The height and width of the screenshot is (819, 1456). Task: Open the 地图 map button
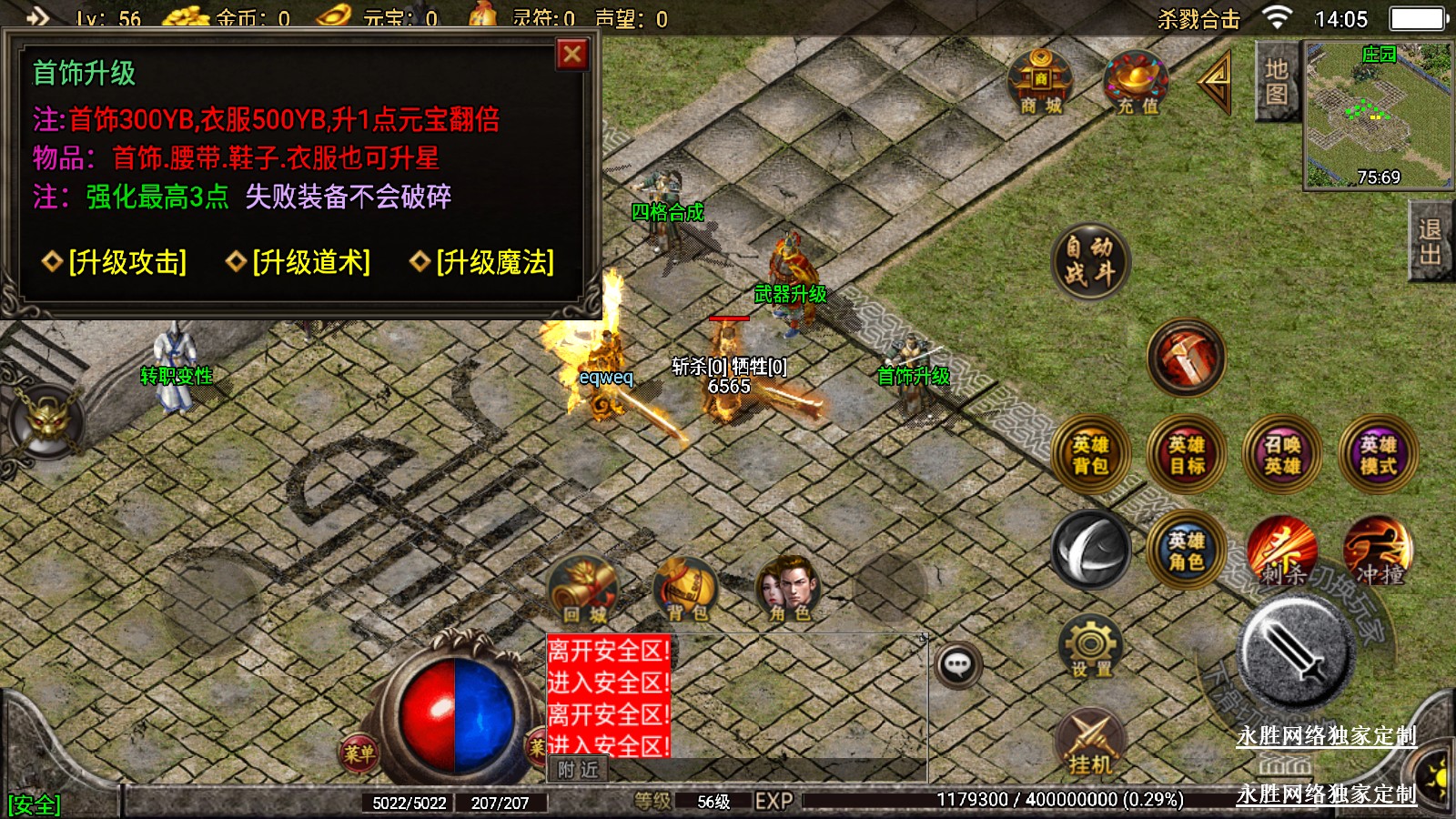(x=1276, y=82)
